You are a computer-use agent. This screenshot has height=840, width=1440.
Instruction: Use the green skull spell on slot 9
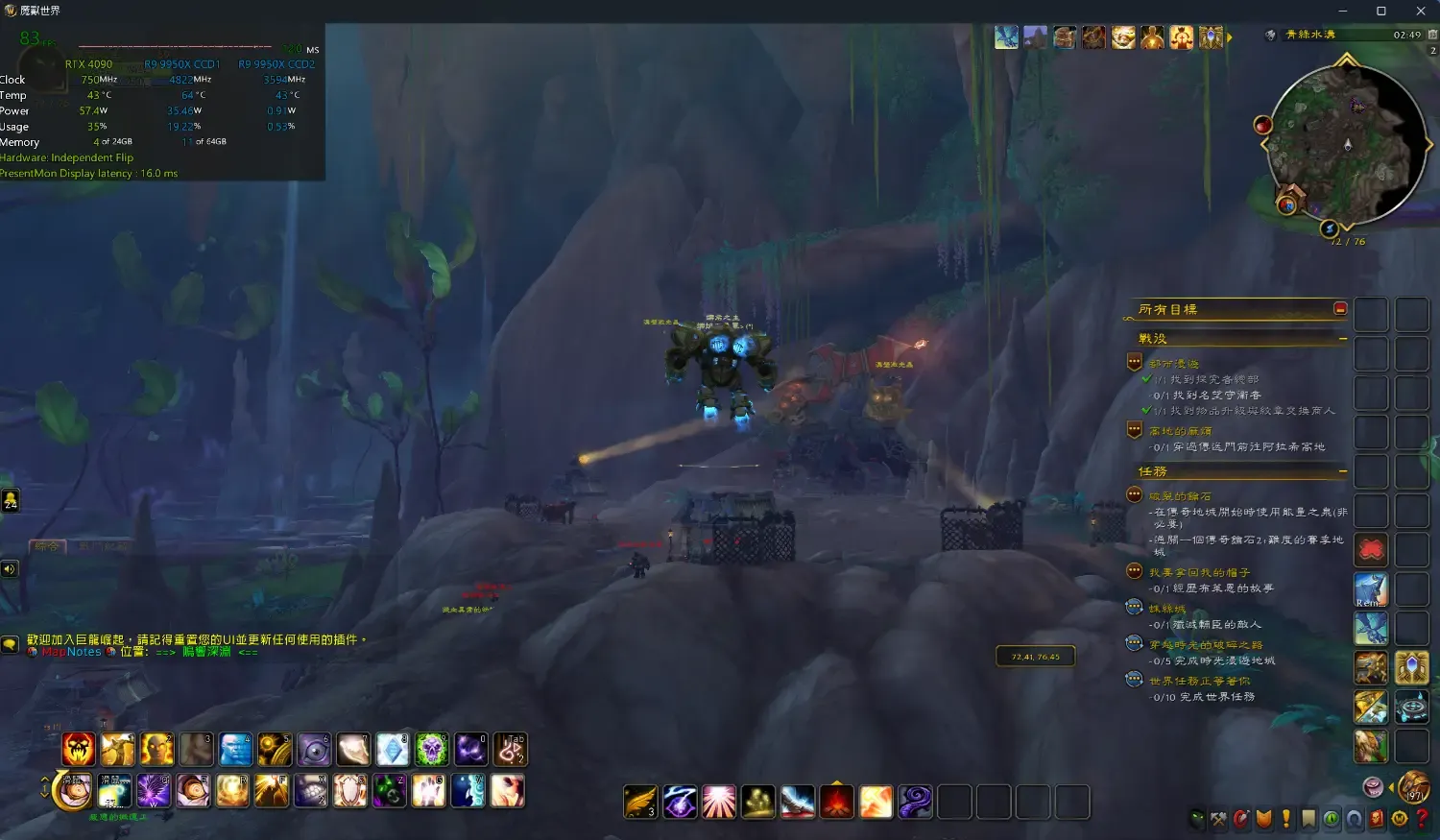[431, 749]
